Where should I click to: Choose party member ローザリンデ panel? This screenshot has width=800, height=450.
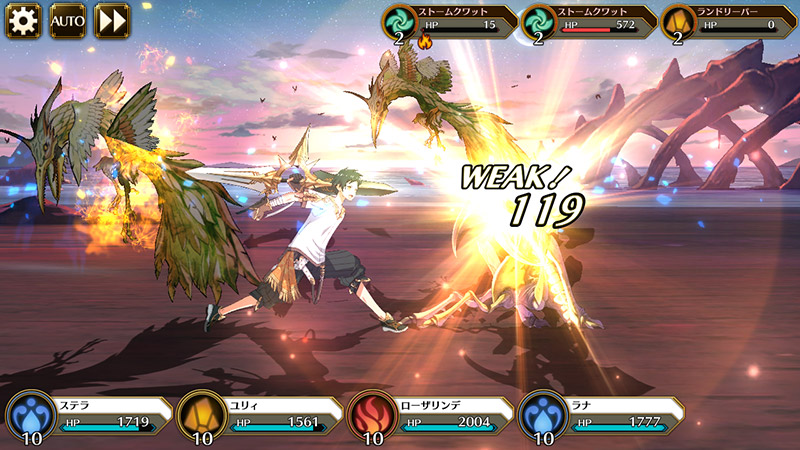tap(430, 416)
